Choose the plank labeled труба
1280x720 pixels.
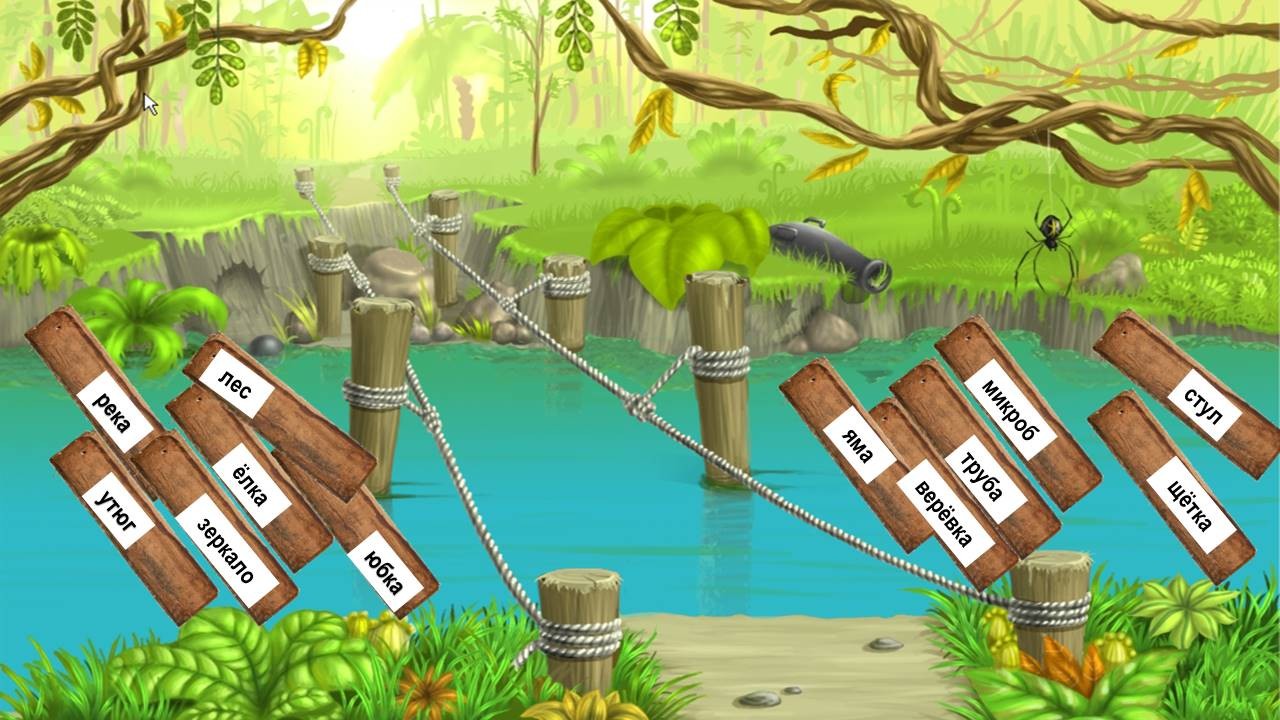pos(984,479)
